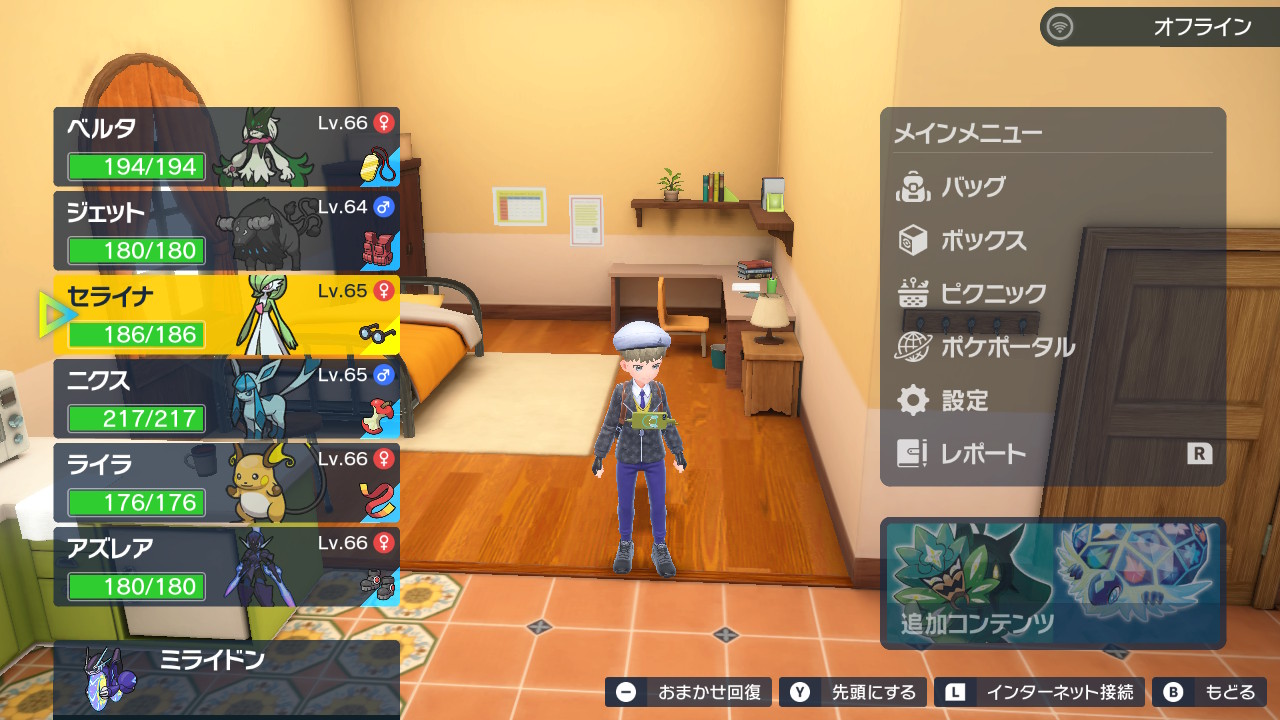Select party member ライラ
This screenshot has height=720, width=1280.
click(x=226, y=483)
